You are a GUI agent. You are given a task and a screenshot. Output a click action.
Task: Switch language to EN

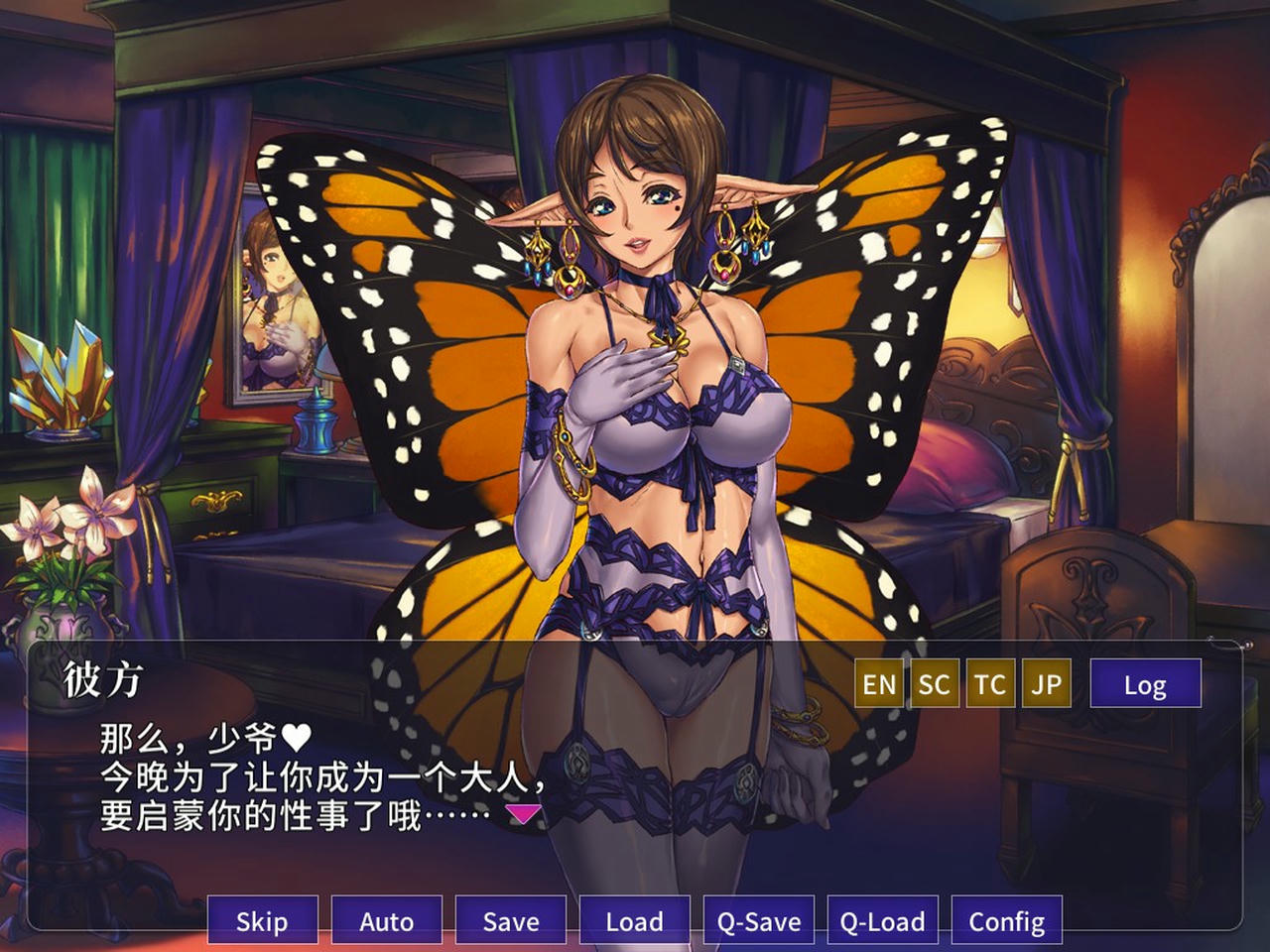pos(879,683)
